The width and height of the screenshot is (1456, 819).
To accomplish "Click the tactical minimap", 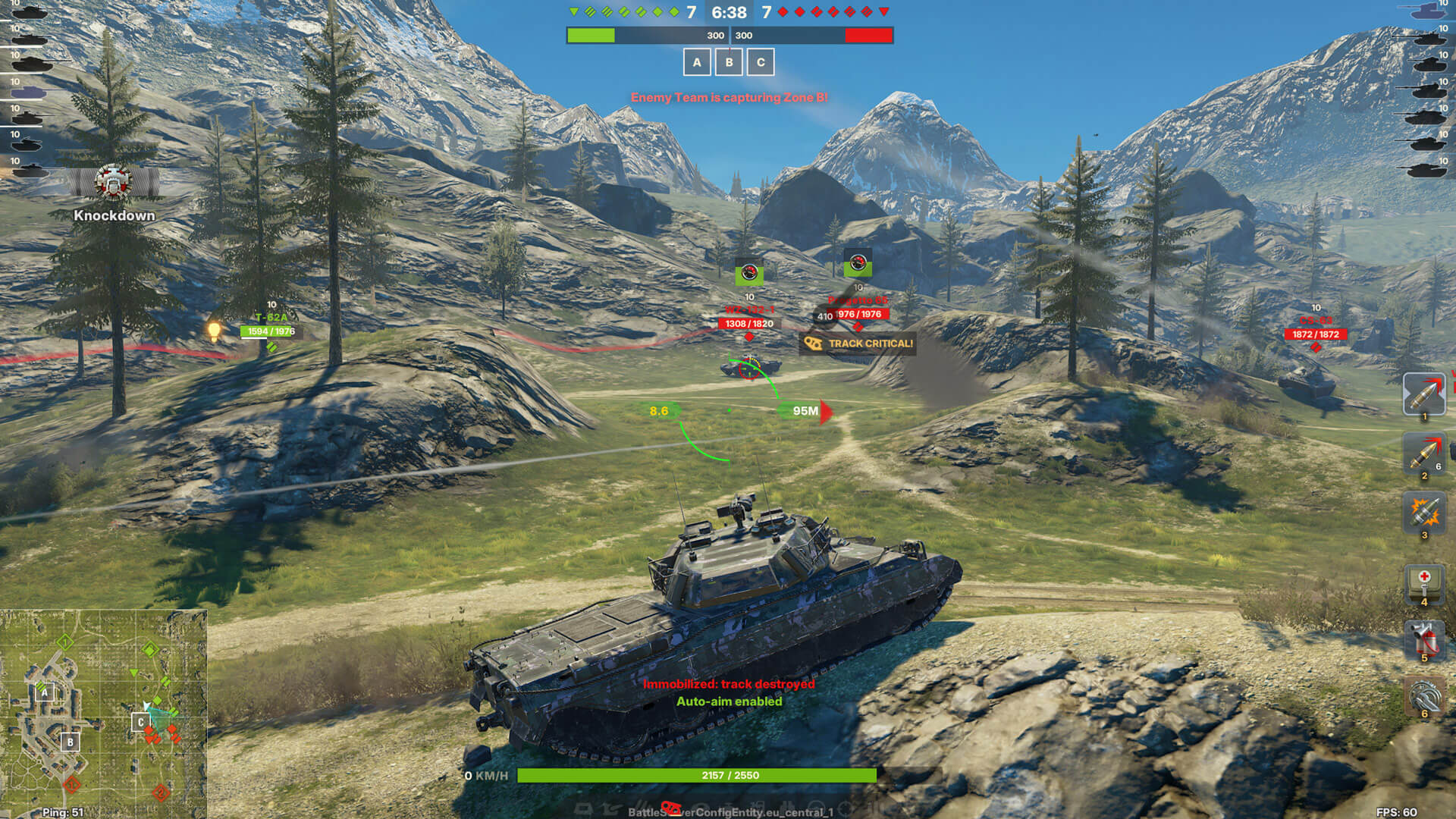I will (x=104, y=713).
